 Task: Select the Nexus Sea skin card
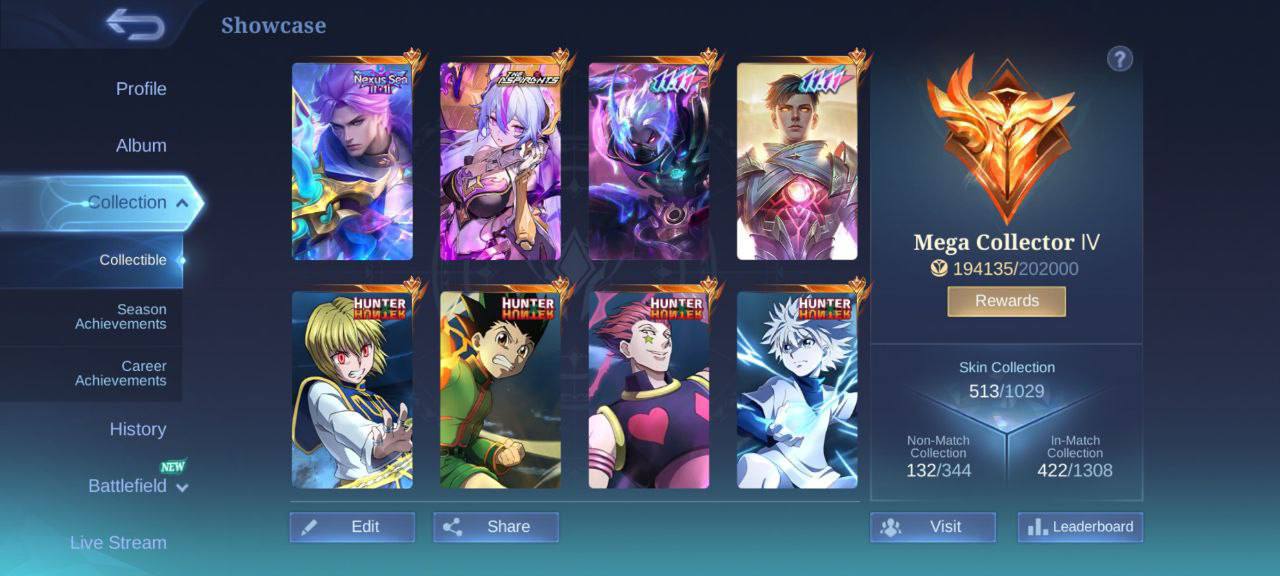[x=352, y=162]
